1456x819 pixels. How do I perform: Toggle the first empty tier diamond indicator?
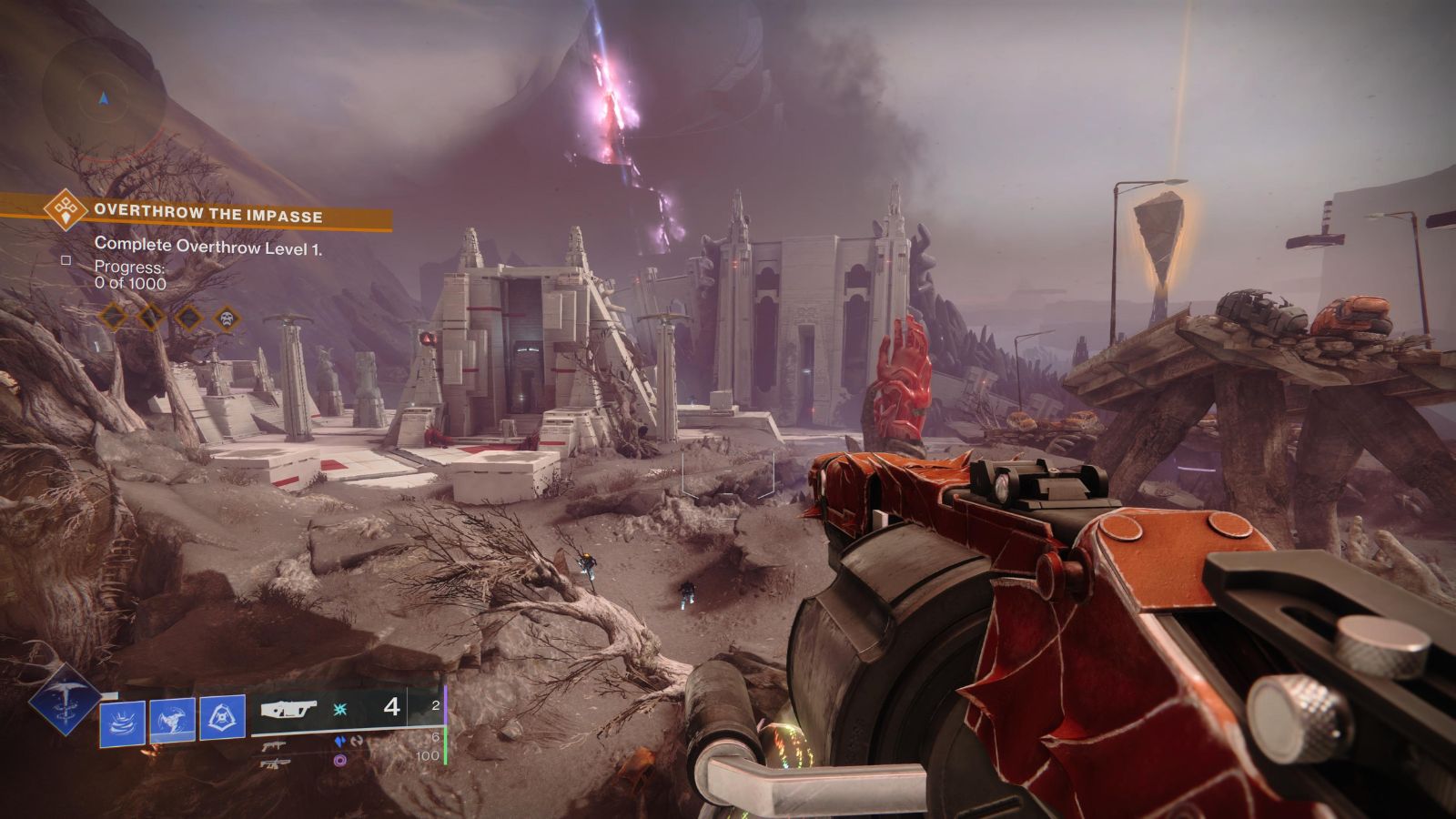click(x=113, y=318)
